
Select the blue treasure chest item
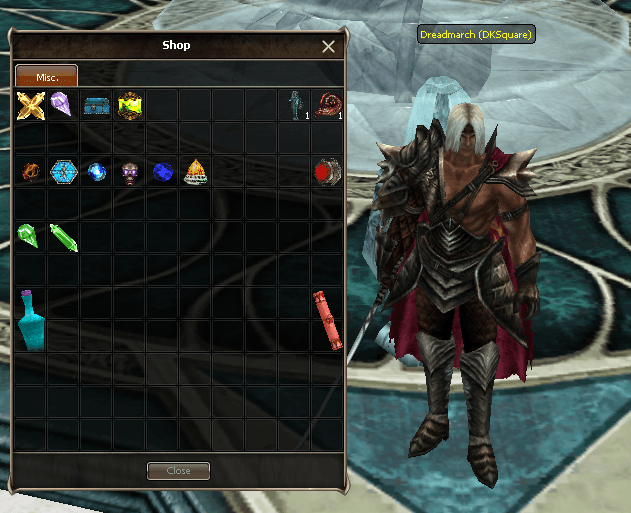(x=96, y=104)
